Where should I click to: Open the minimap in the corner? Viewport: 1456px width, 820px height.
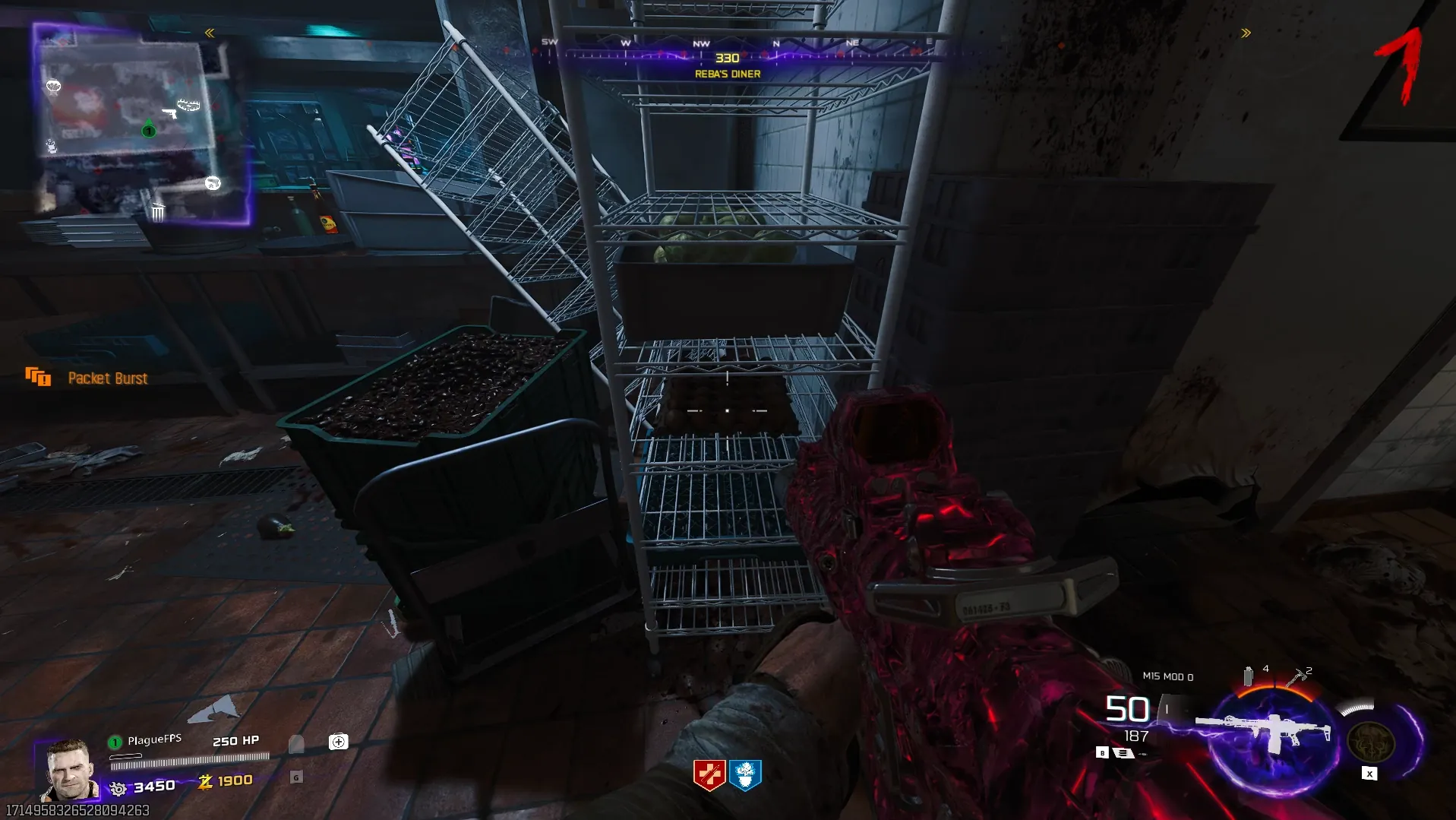[x=141, y=125]
